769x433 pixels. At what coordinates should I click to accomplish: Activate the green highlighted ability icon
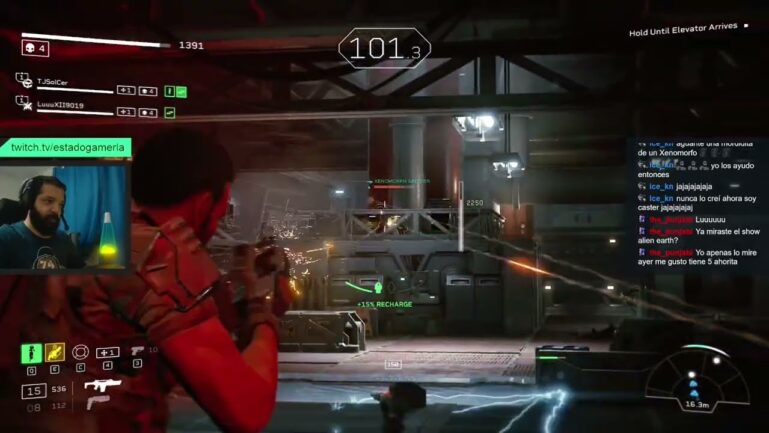30,353
